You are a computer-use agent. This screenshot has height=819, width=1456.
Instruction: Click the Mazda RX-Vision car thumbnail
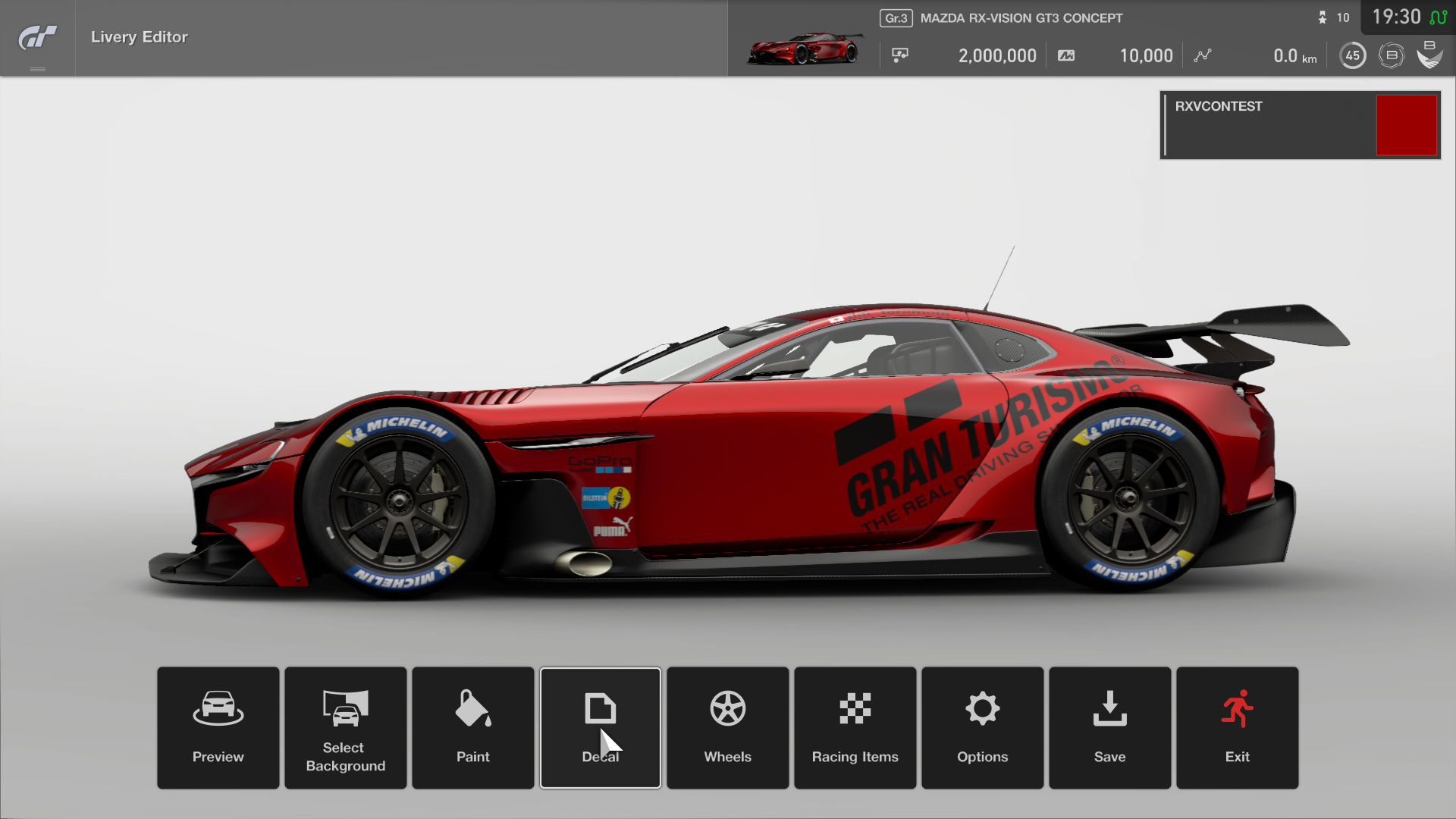tap(805, 49)
